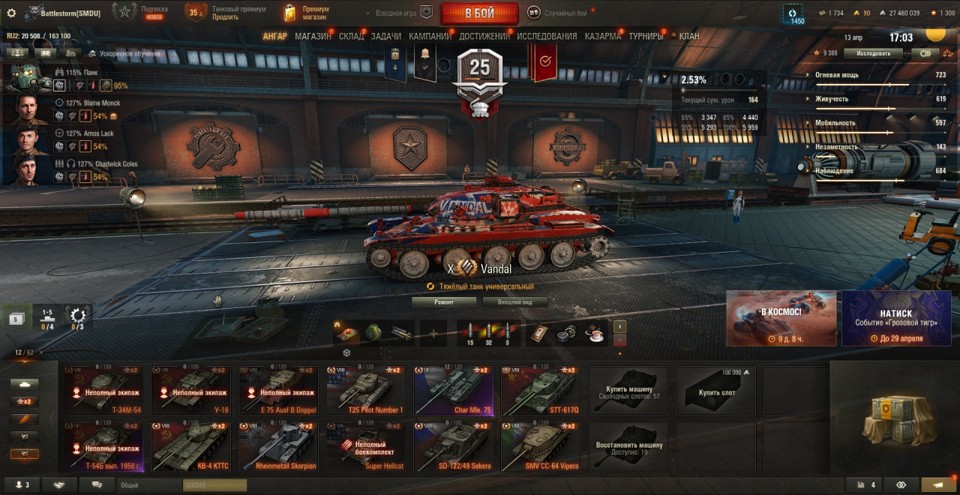Choose the Rheinmetall Skorpion in the carousel

[x=277, y=445]
